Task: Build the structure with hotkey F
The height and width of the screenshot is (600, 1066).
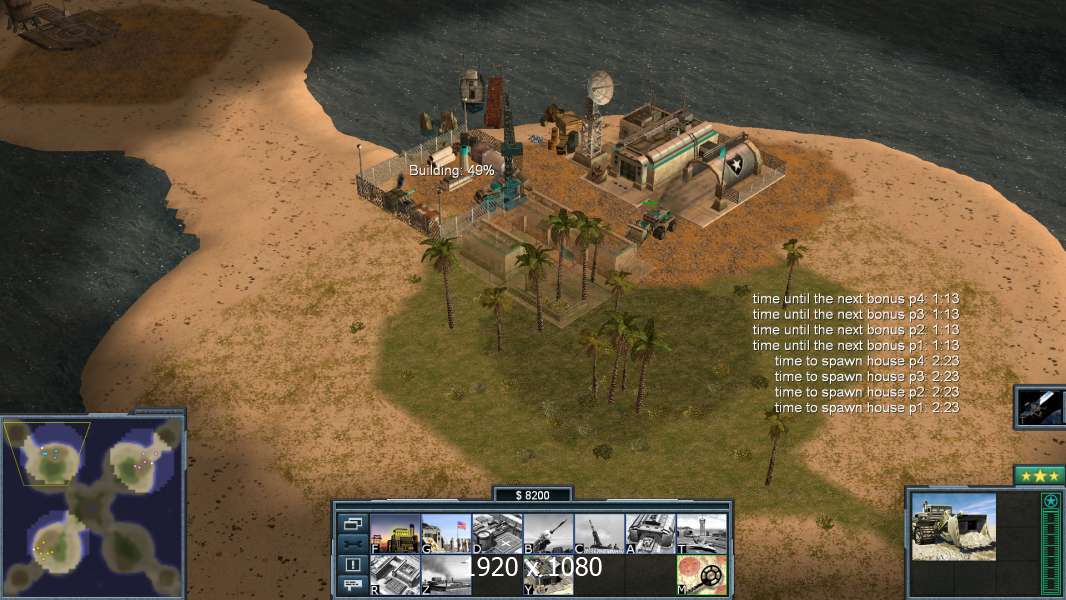Action: click(x=395, y=534)
